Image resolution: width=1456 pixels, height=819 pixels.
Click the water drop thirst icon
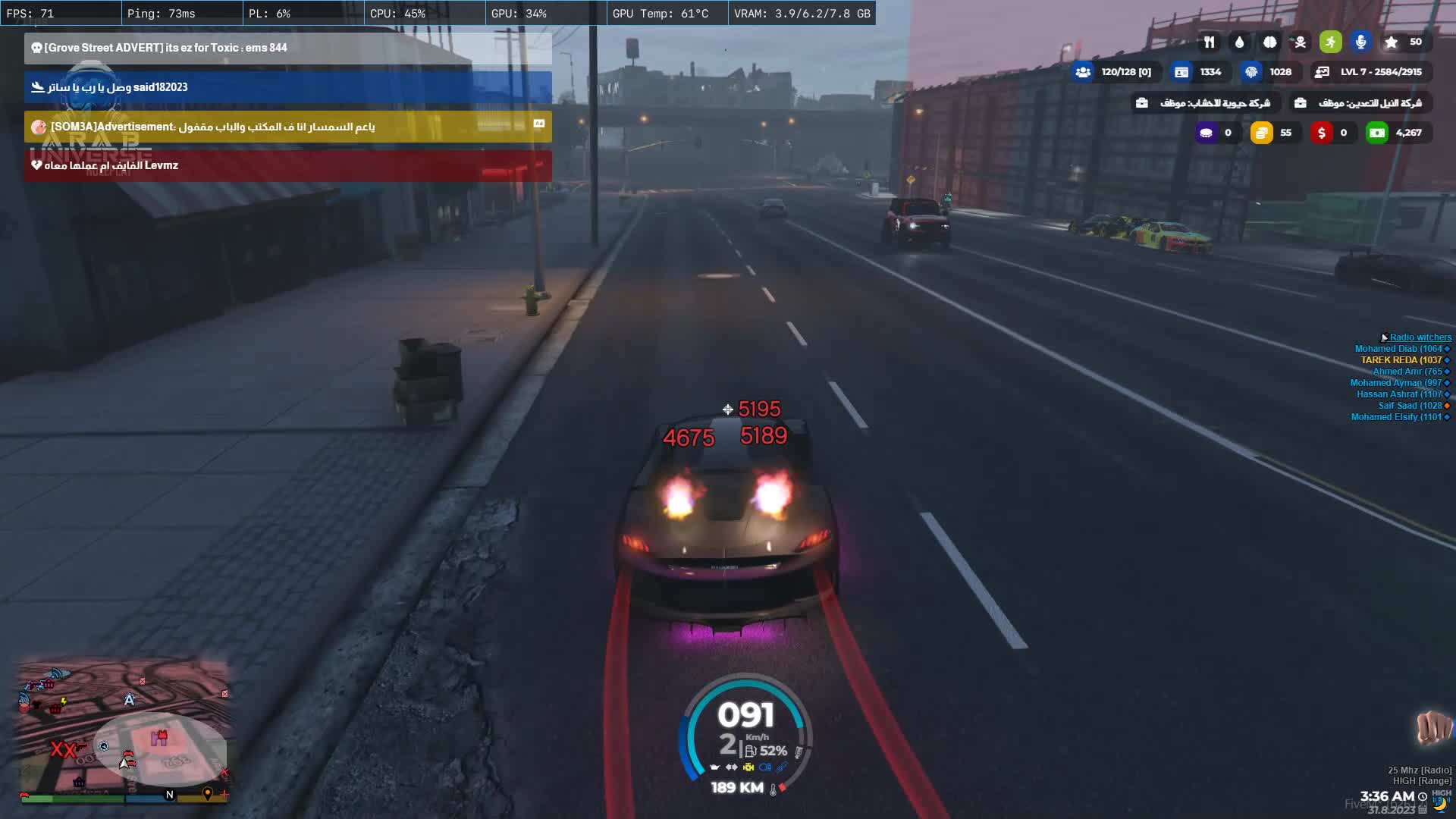click(x=1239, y=42)
